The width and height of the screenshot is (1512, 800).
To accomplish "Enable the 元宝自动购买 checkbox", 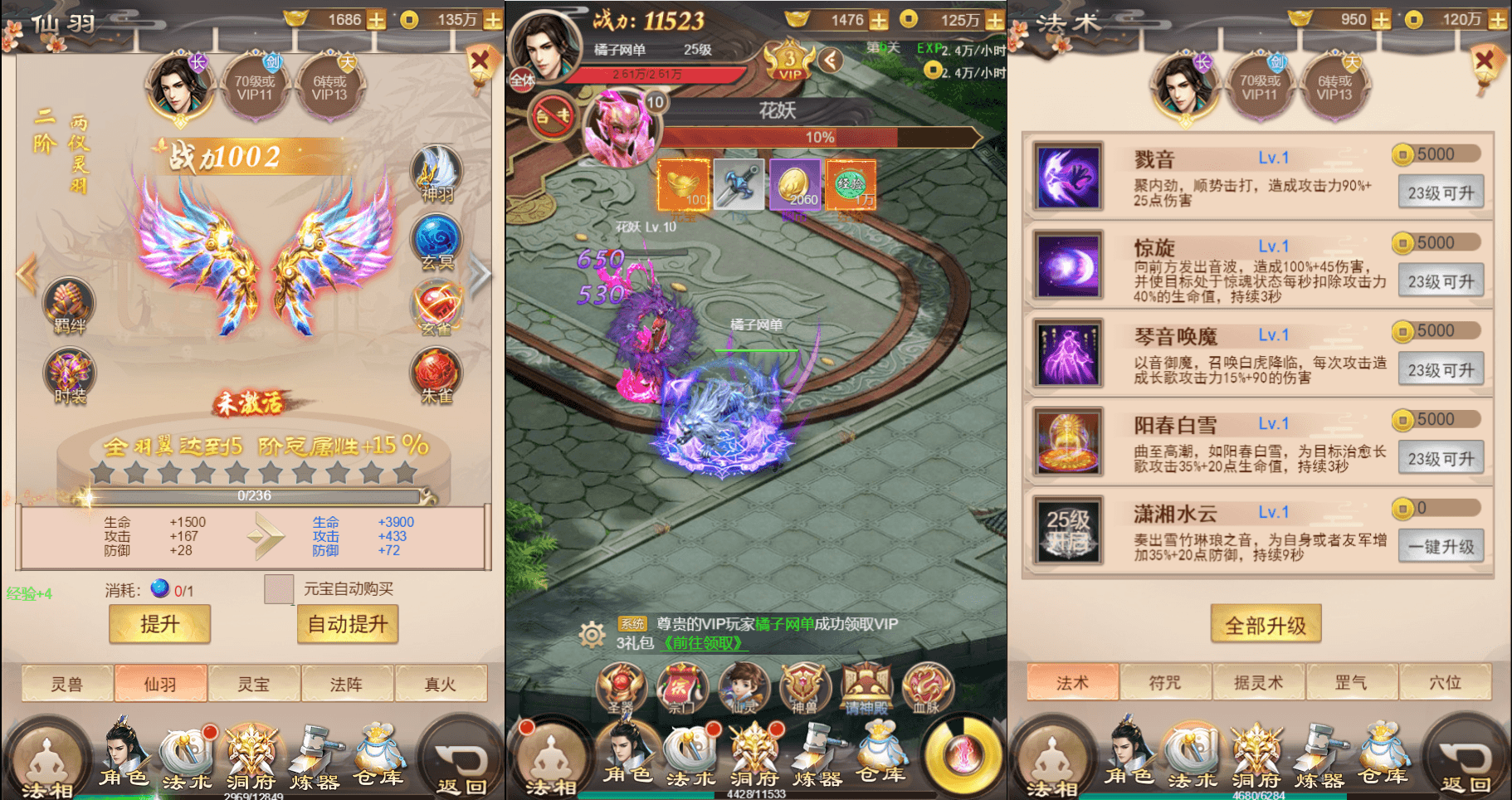I will tap(279, 588).
